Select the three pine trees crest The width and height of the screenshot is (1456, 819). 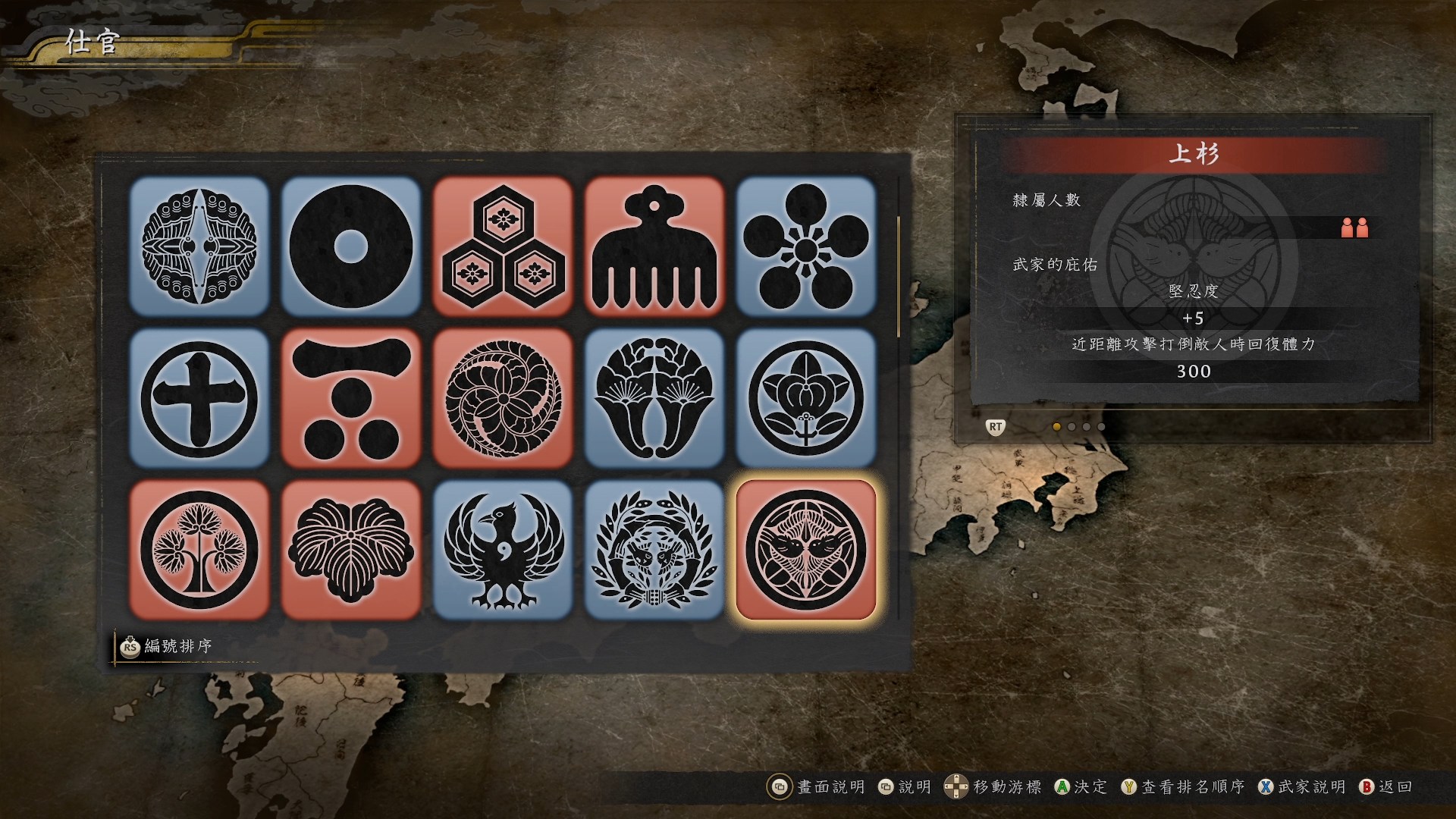[199, 550]
